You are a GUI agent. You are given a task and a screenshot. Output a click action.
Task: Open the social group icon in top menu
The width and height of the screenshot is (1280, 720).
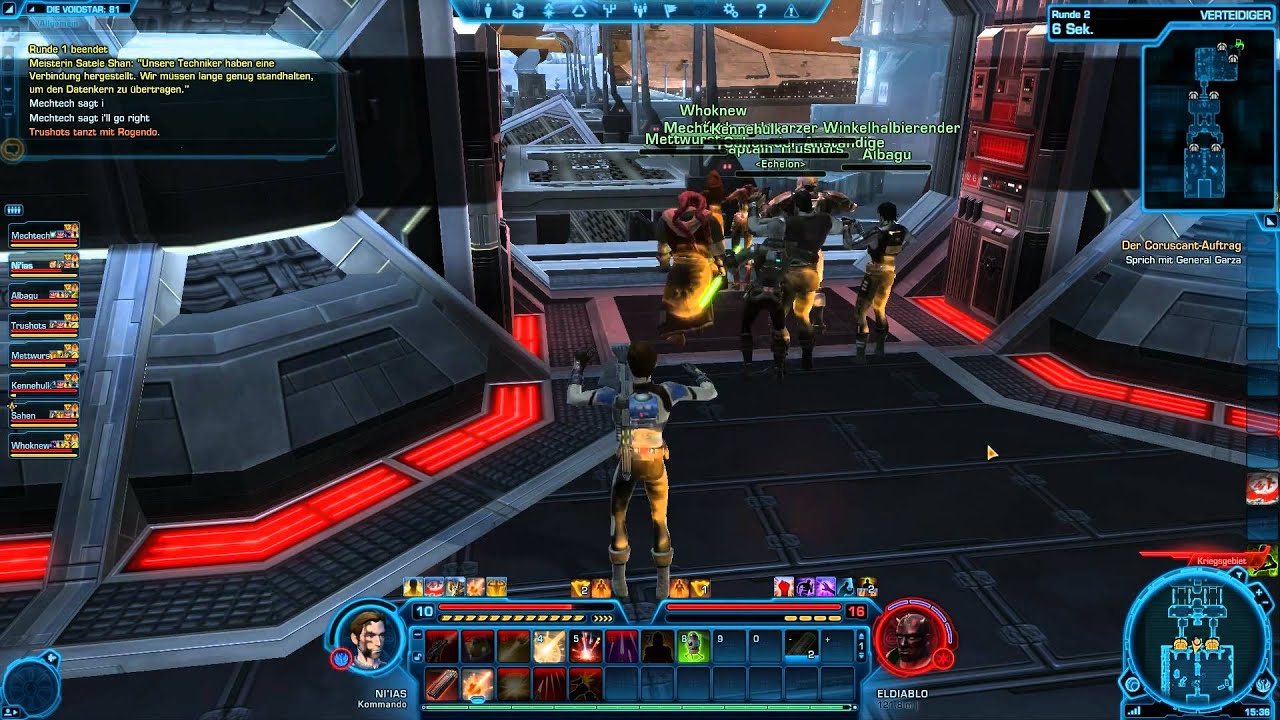[639, 11]
